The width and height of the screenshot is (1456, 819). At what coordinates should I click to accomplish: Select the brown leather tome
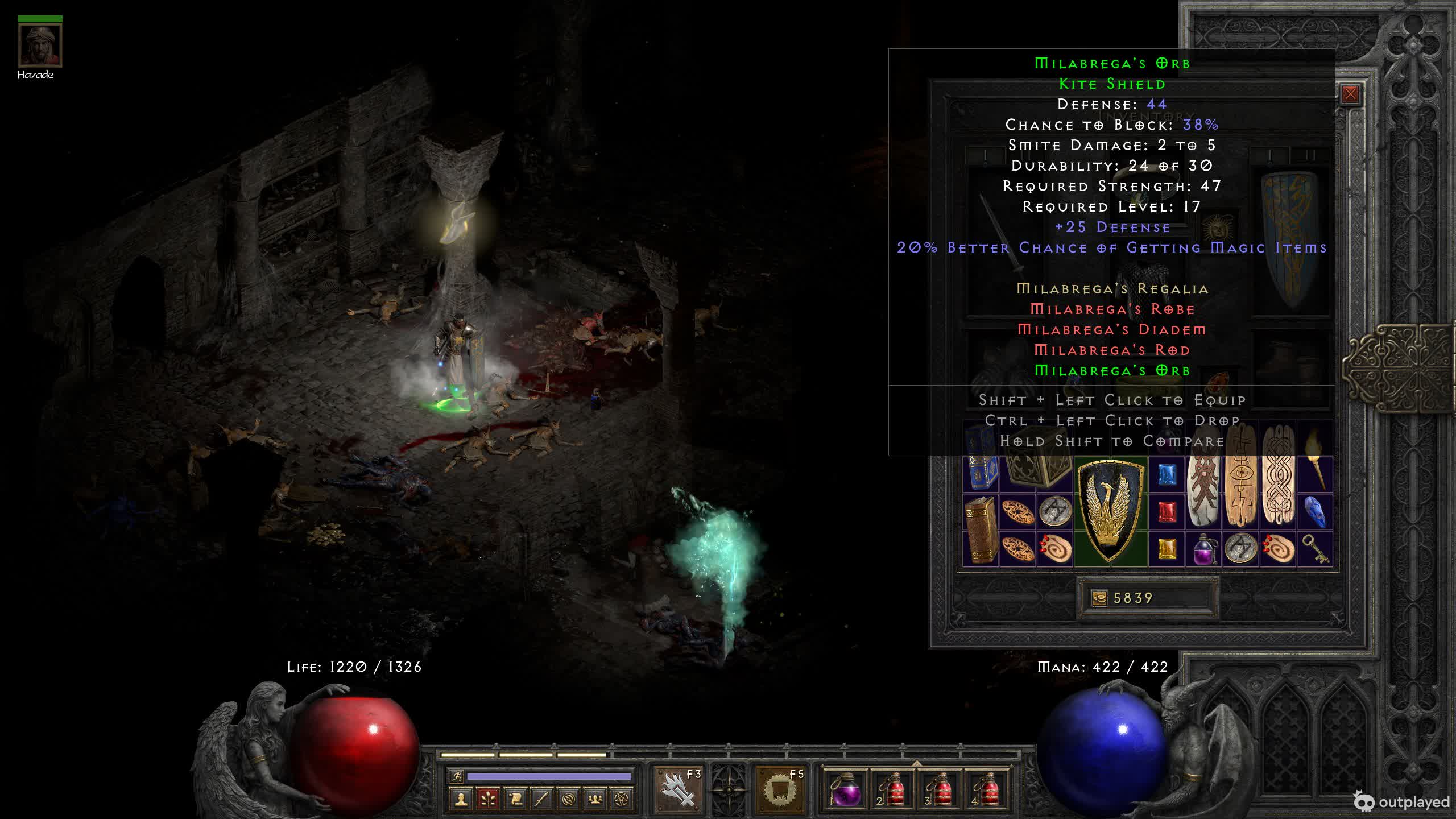click(981, 530)
